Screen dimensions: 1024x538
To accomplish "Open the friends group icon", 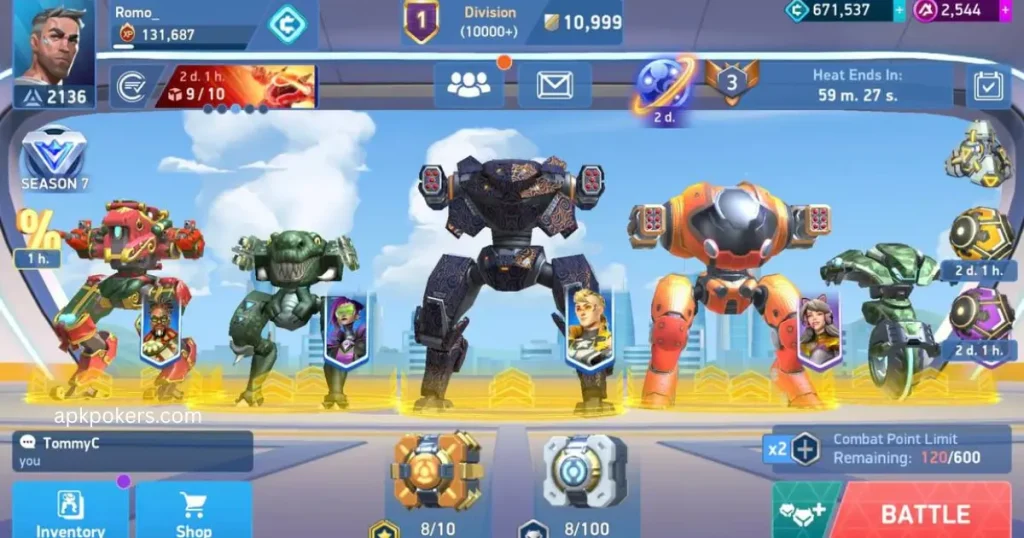I will [468, 85].
